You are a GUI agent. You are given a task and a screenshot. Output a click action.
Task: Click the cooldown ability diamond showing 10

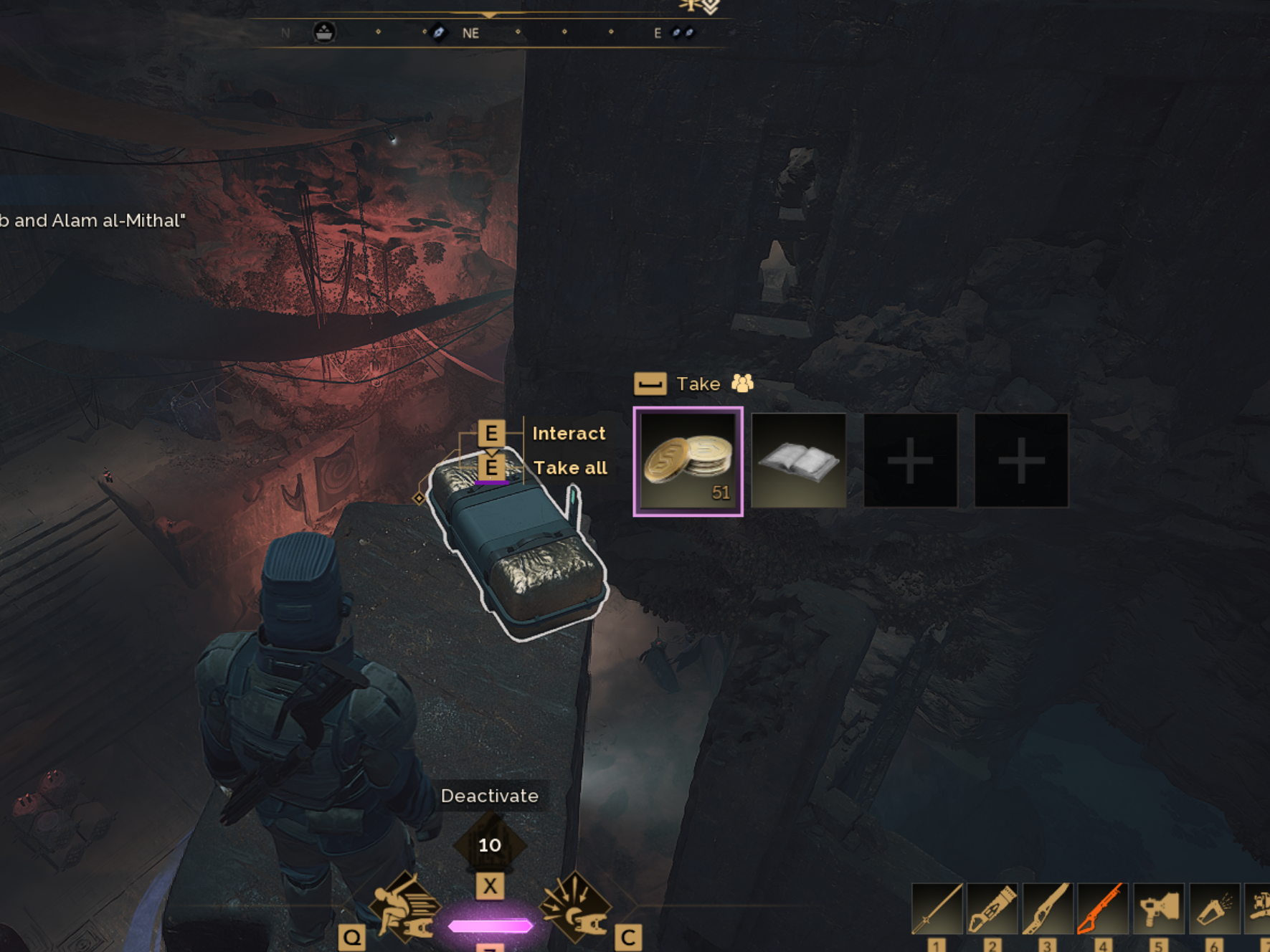tap(490, 844)
